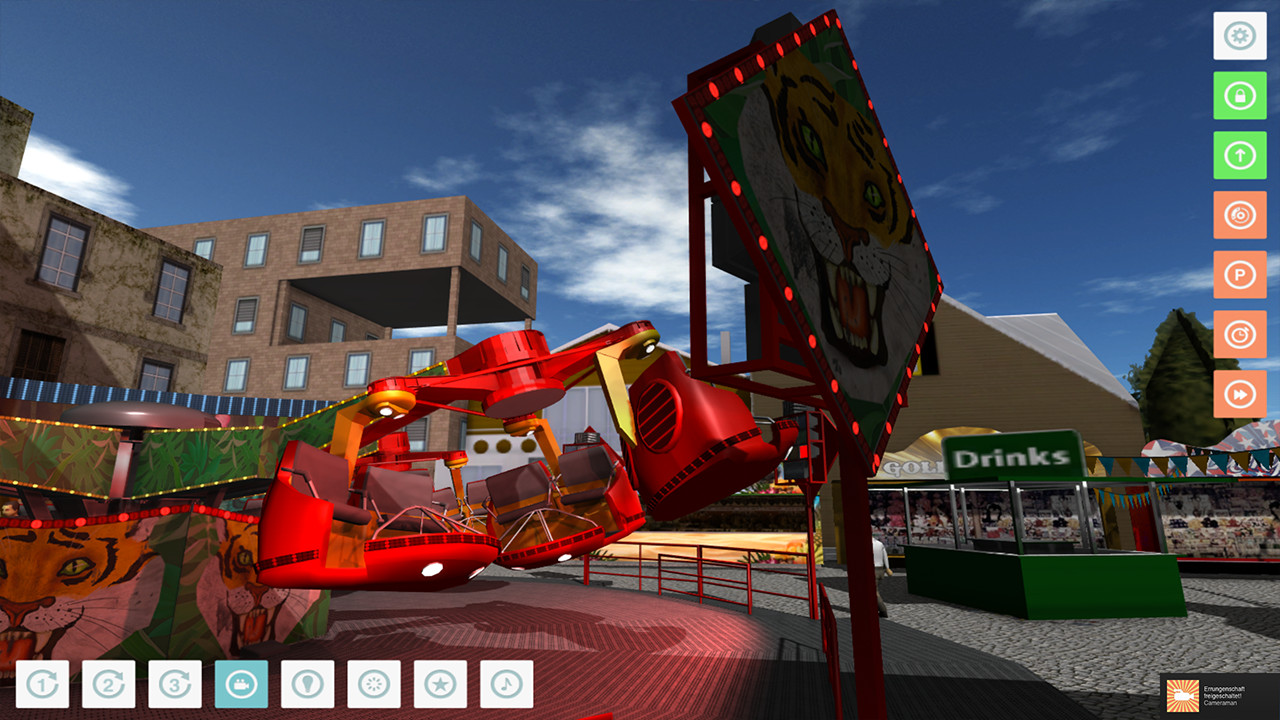Viewport: 1280px width, 720px height.
Task: Dismiss the Cameraman achievement notification
Action: (1225, 696)
